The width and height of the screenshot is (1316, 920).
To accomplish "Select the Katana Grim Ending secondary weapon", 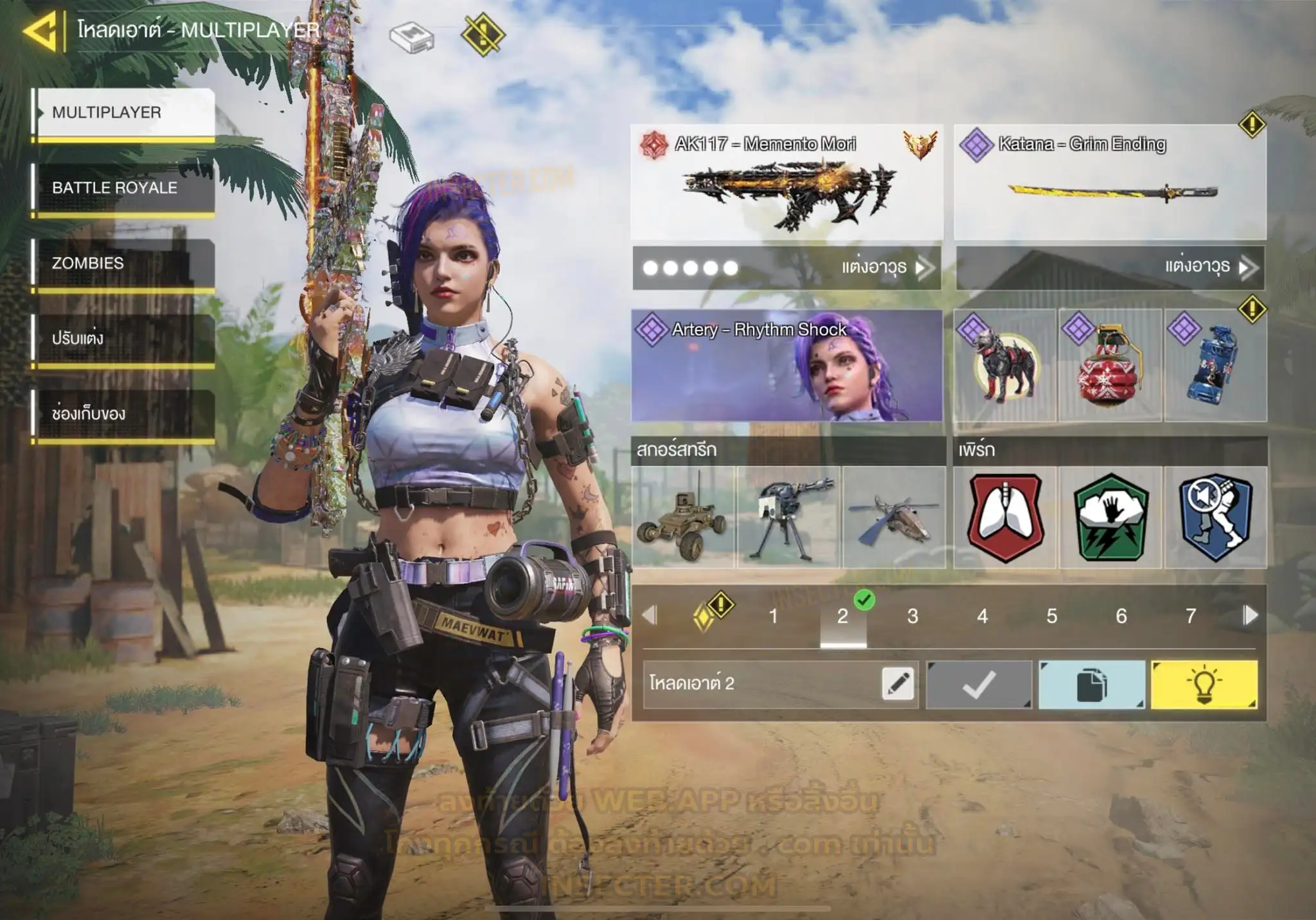I will pos(1110,183).
